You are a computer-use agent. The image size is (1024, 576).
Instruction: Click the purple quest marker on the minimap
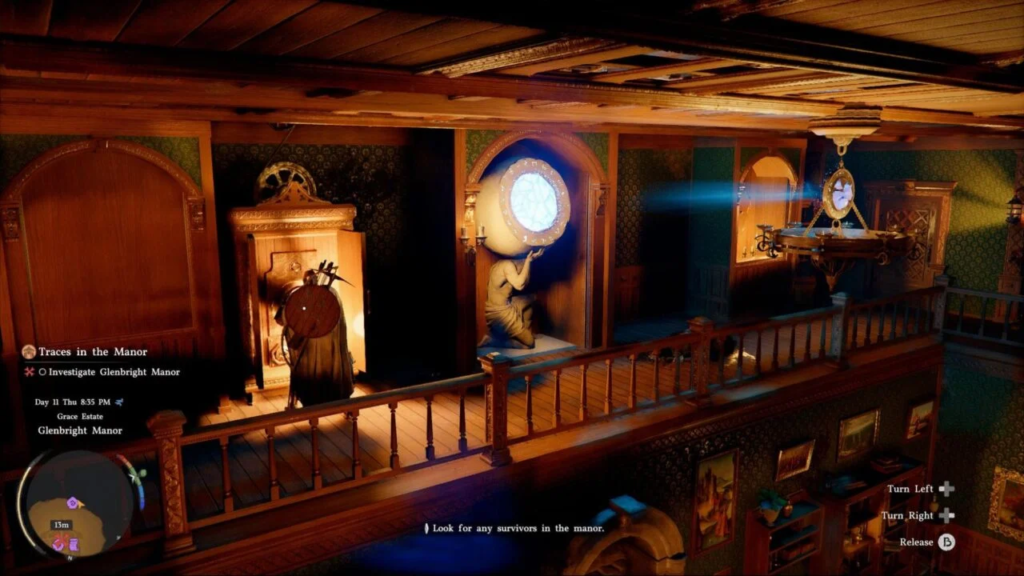(x=72, y=502)
